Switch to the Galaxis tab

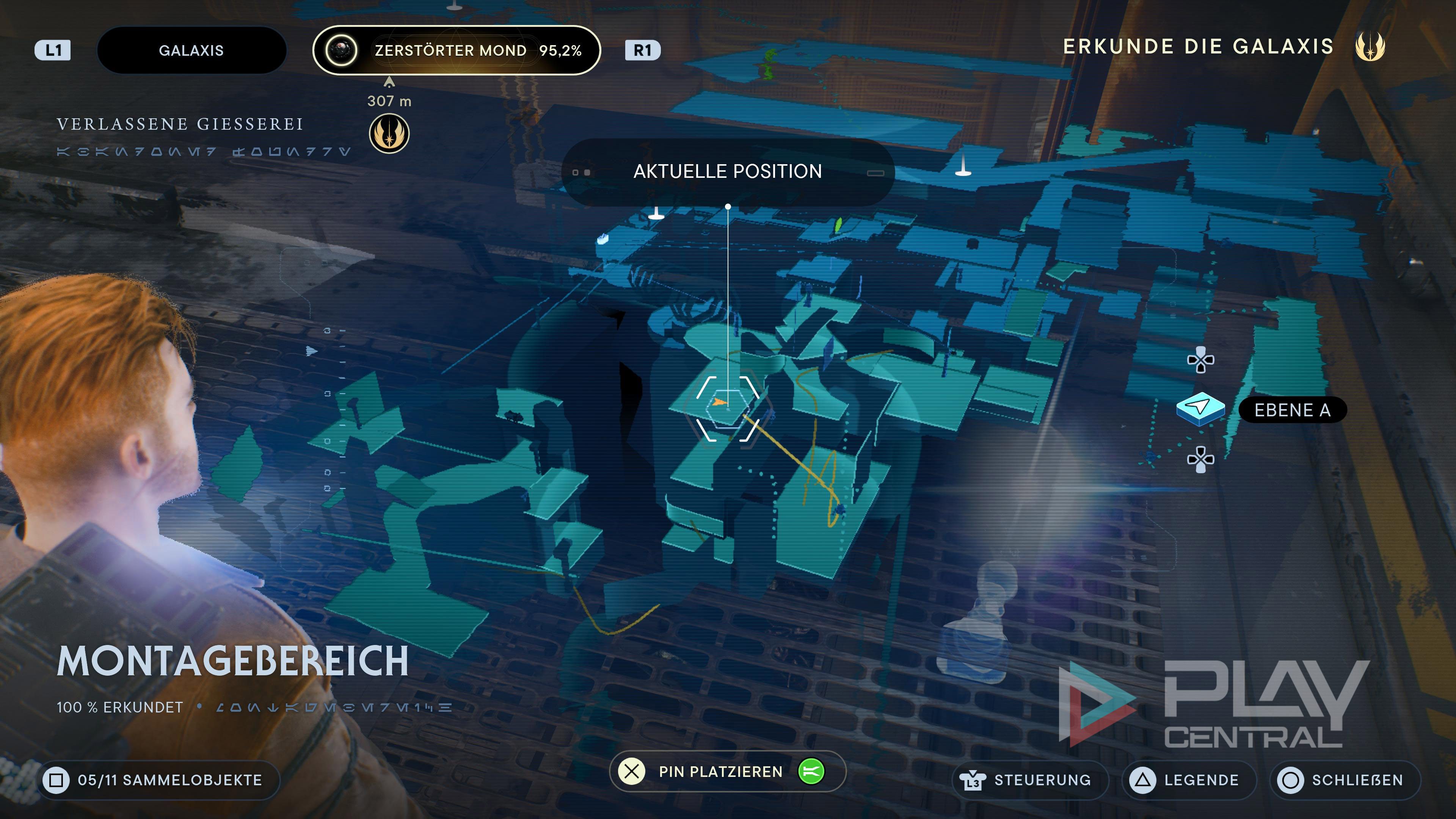191,50
